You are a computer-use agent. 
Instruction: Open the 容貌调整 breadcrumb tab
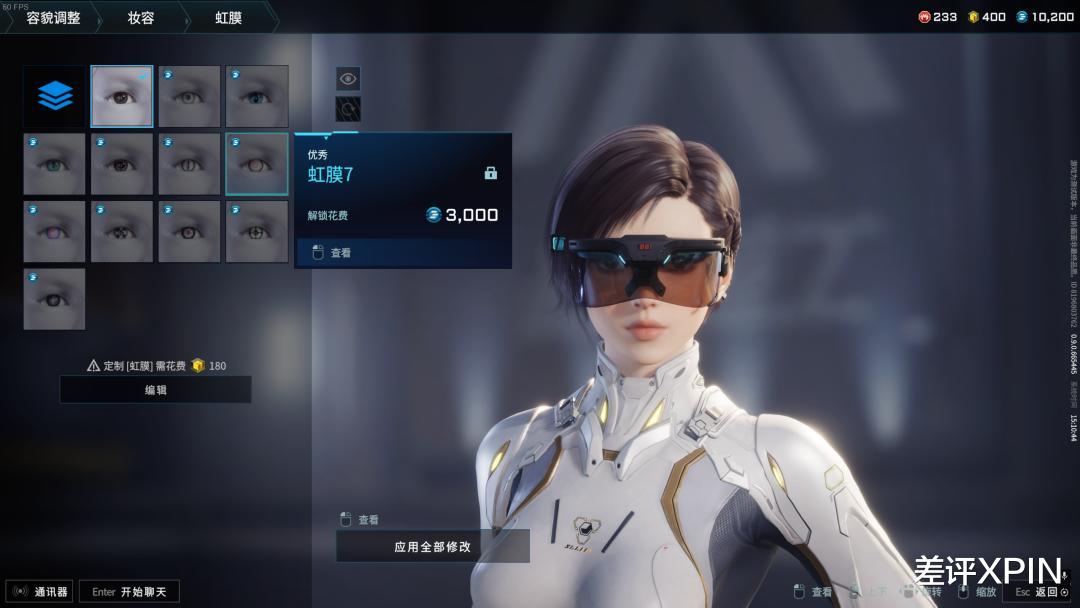click(x=52, y=17)
